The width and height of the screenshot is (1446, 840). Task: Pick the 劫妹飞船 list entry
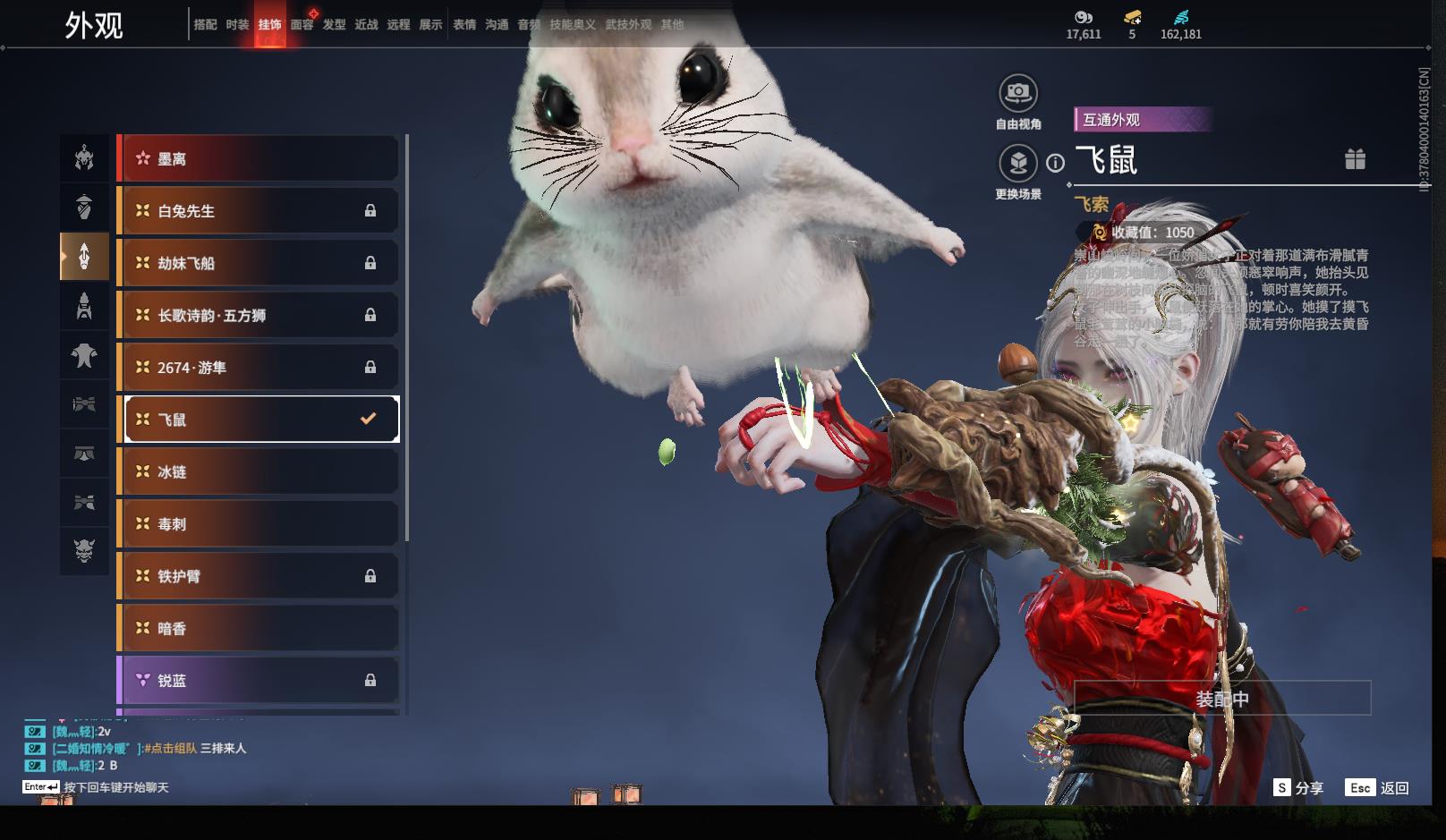point(259,263)
